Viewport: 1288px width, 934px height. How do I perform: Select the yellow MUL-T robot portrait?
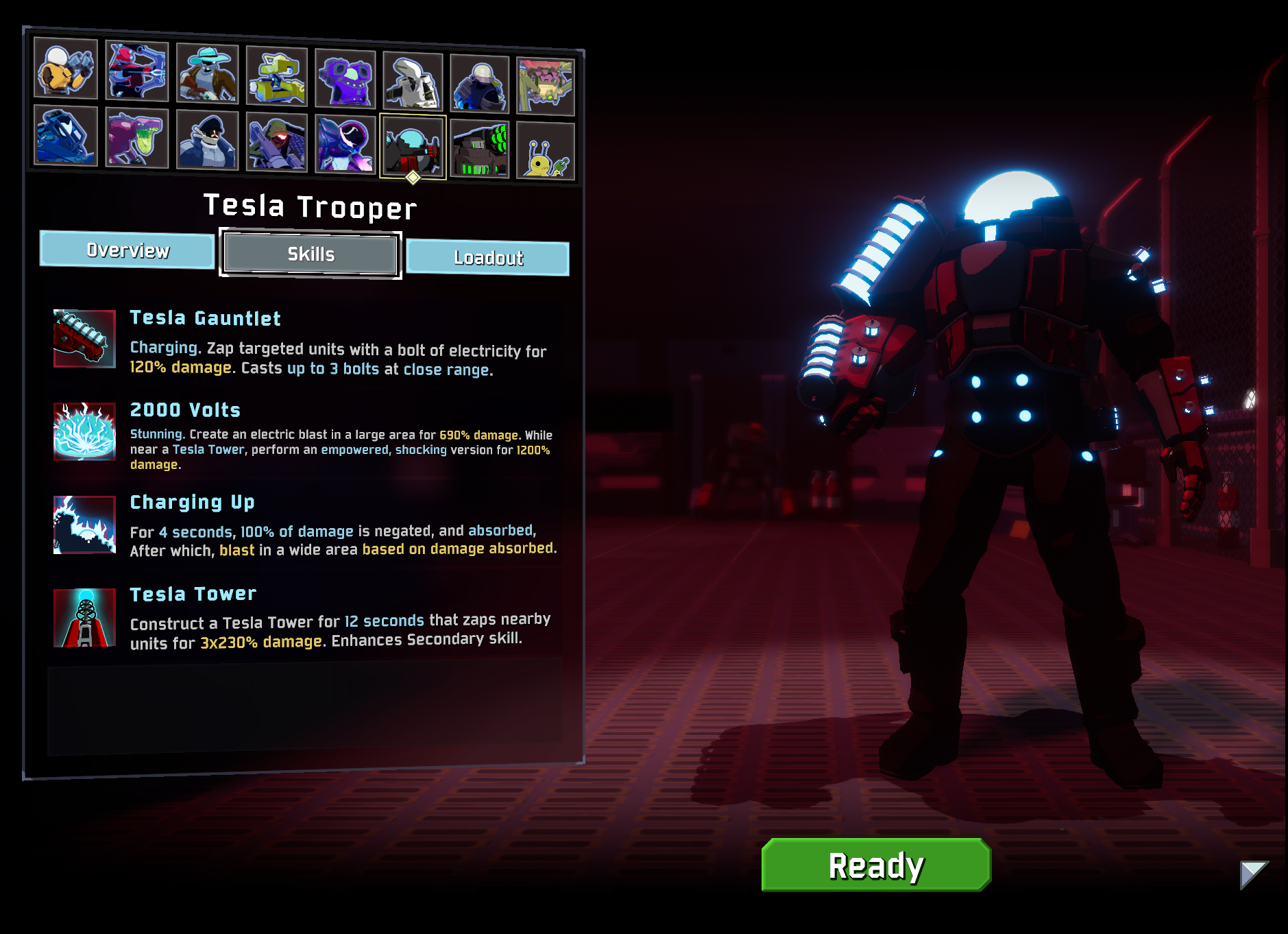pos(276,77)
